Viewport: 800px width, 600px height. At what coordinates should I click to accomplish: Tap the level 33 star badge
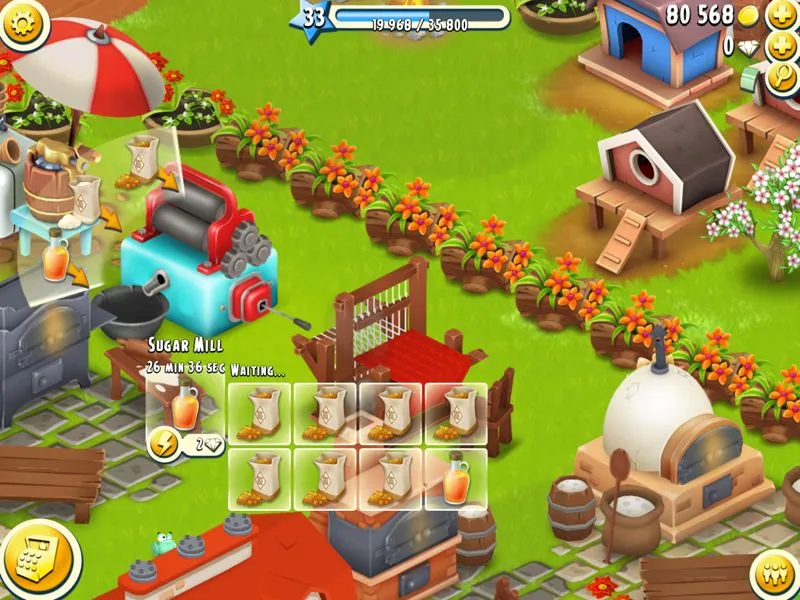click(313, 18)
